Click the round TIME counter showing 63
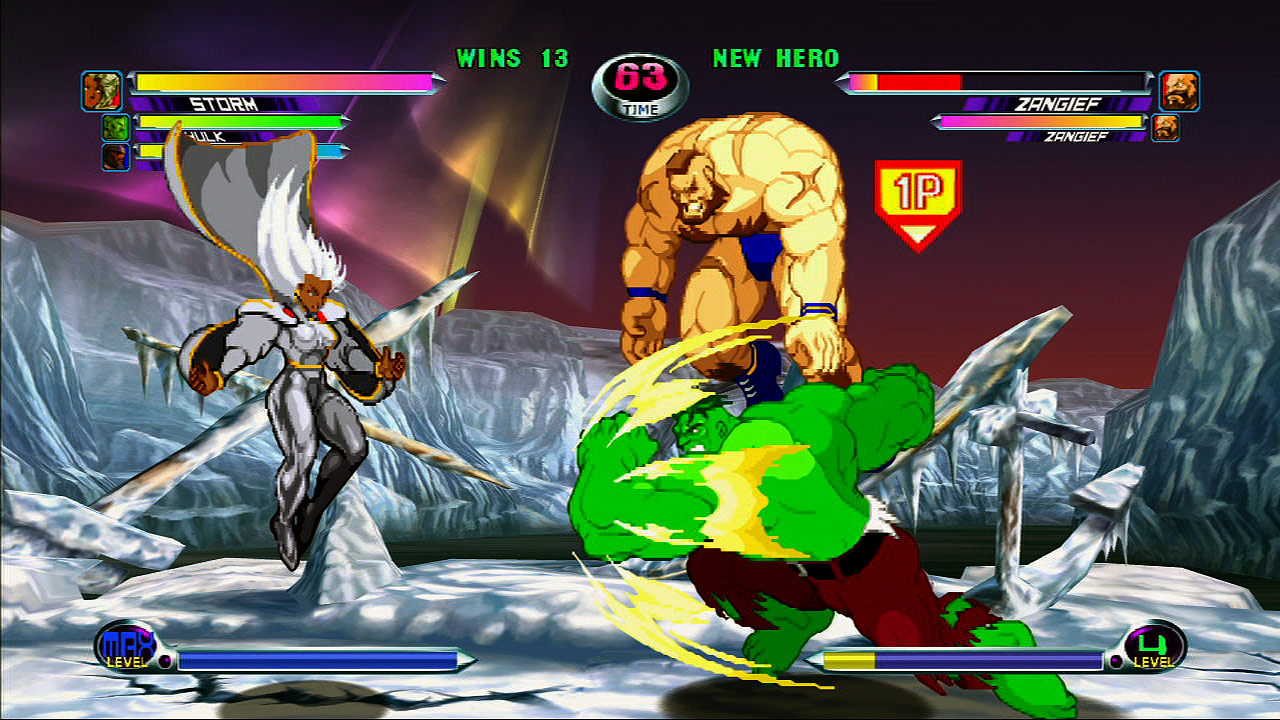1280x720 pixels. click(645, 80)
